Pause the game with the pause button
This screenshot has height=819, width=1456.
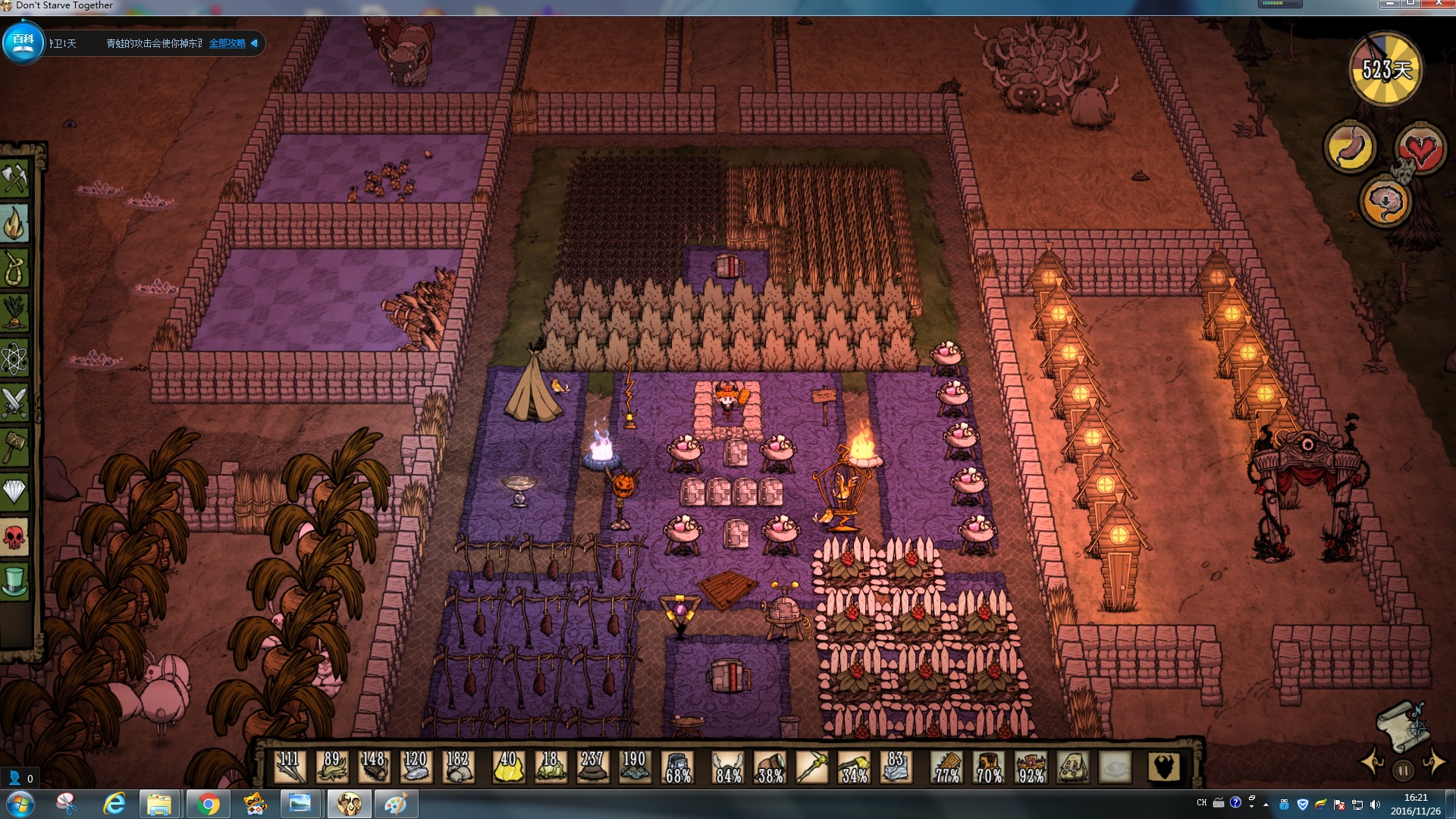[1403, 771]
